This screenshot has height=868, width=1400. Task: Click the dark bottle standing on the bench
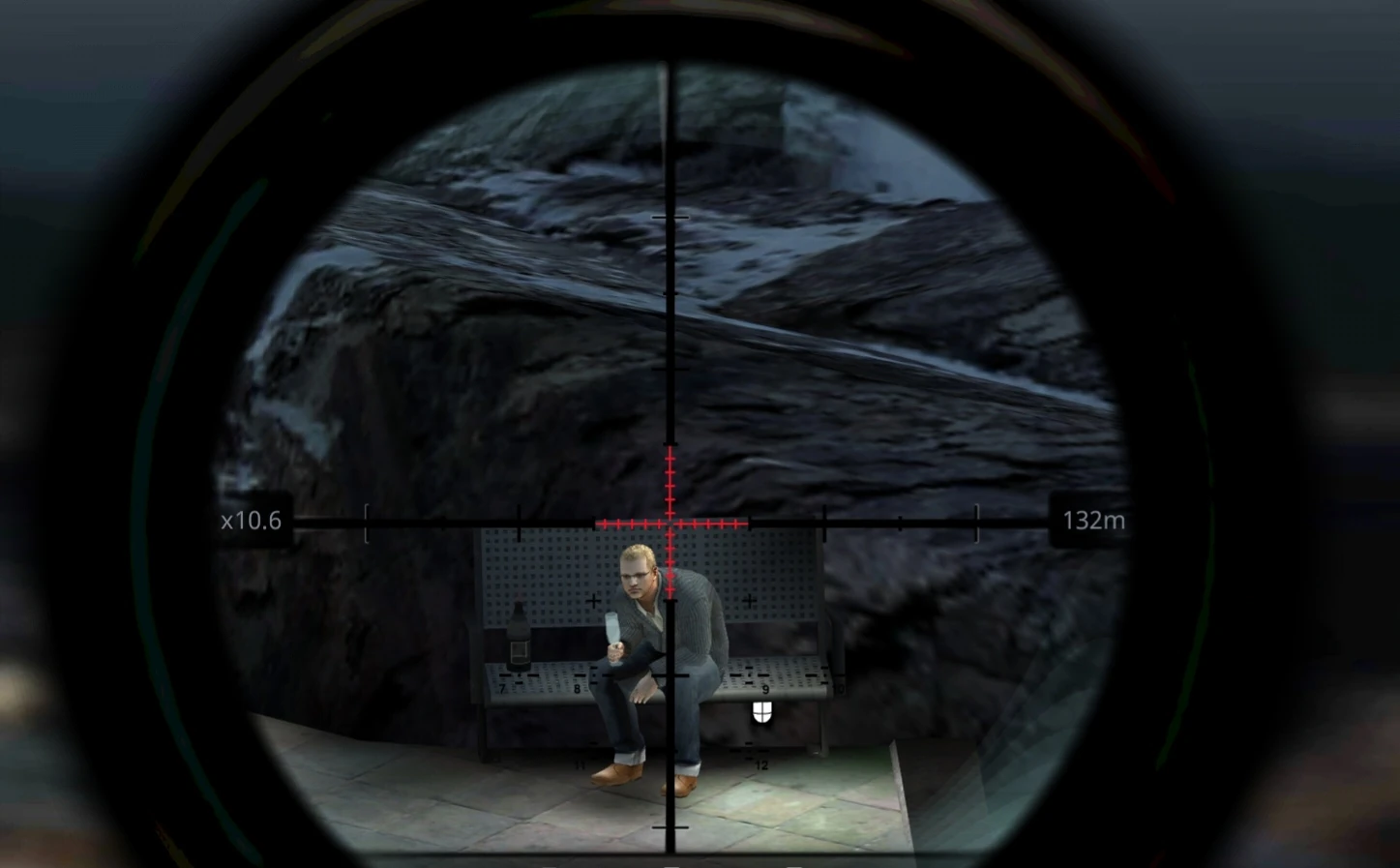coord(520,637)
